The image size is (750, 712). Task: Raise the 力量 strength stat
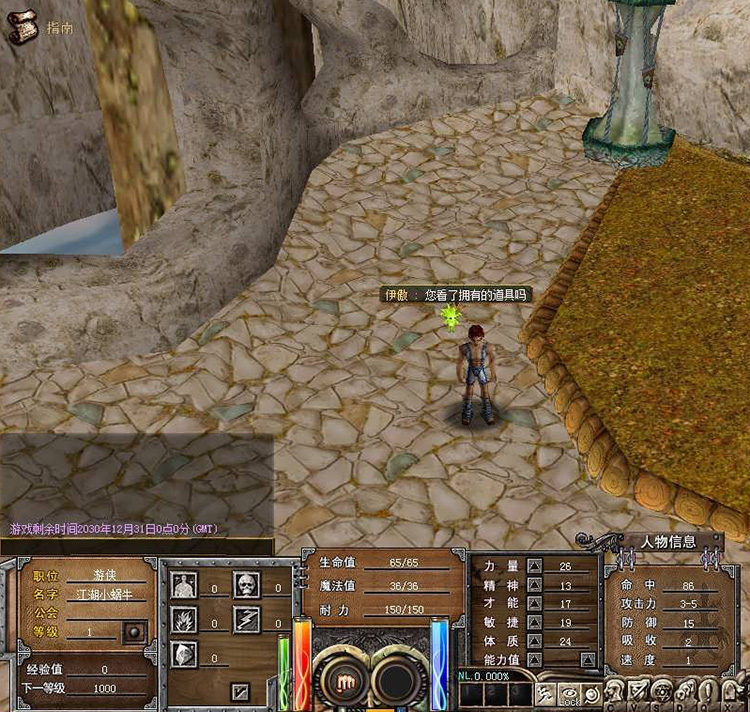point(534,567)
